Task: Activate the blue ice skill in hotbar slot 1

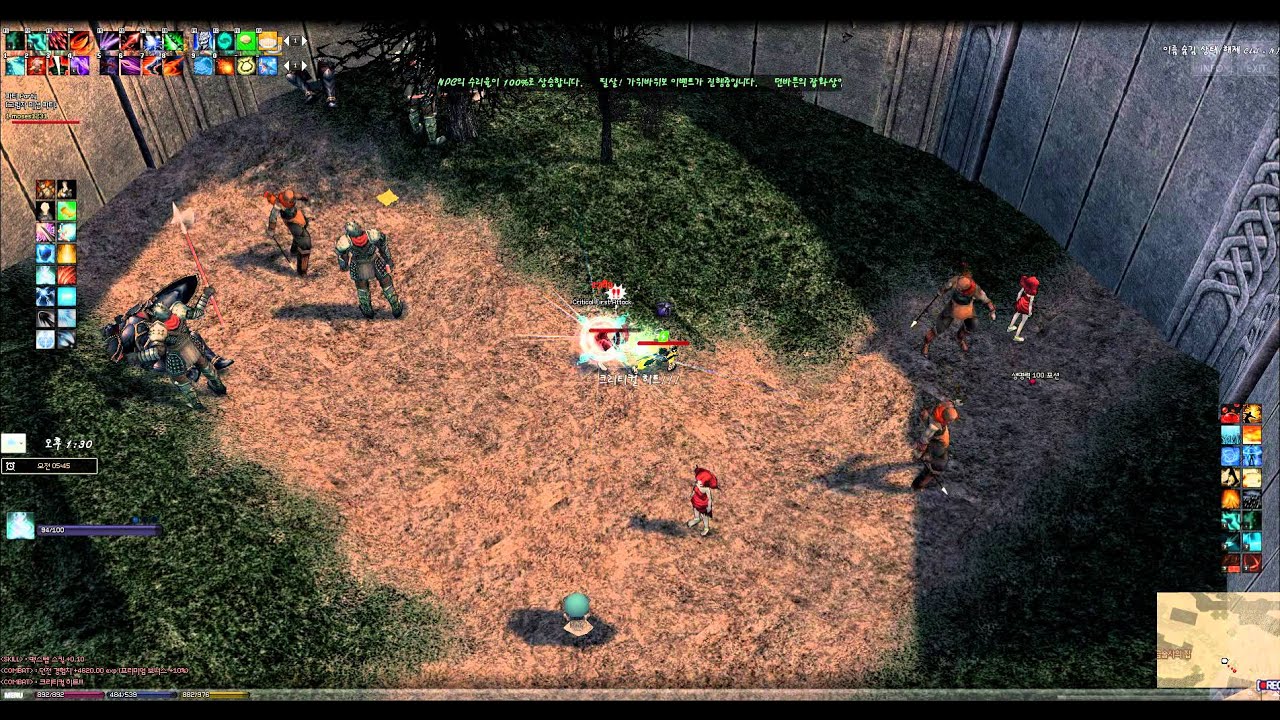Action: [x=13, y=64]
